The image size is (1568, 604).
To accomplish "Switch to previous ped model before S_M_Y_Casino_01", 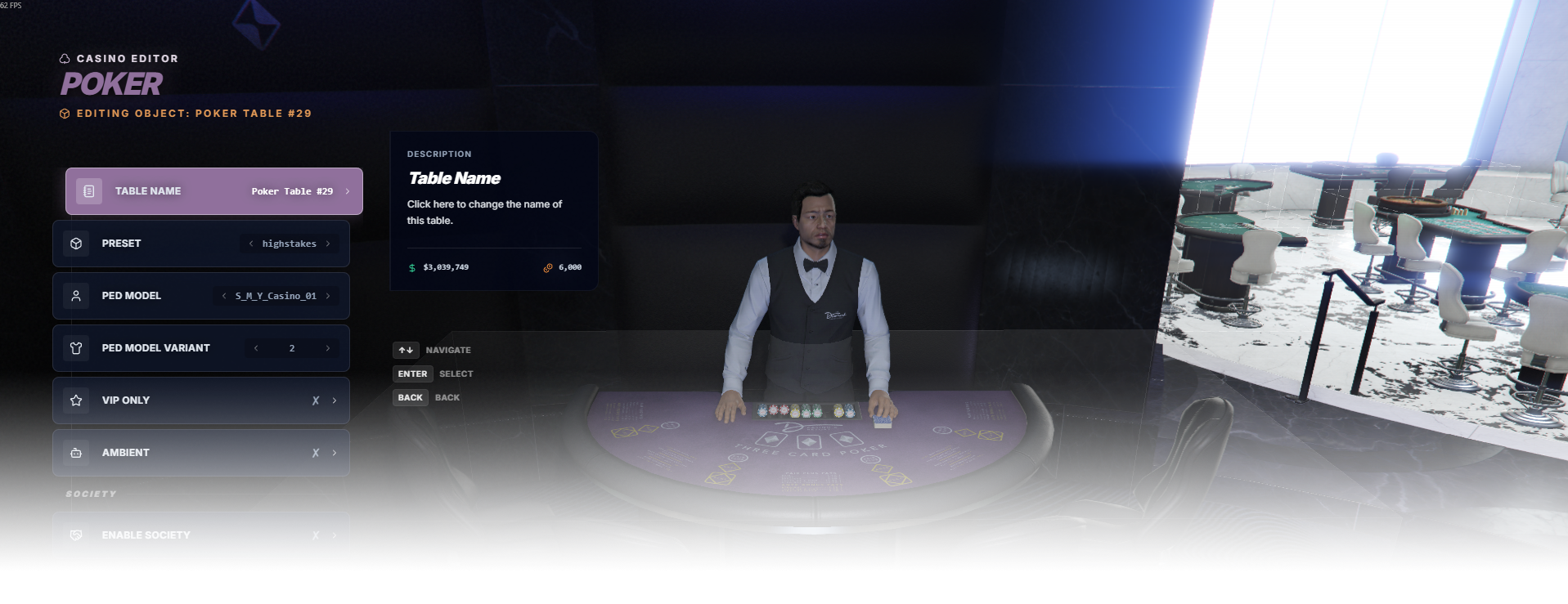I will pyautogui.click(x=224, y=296).
